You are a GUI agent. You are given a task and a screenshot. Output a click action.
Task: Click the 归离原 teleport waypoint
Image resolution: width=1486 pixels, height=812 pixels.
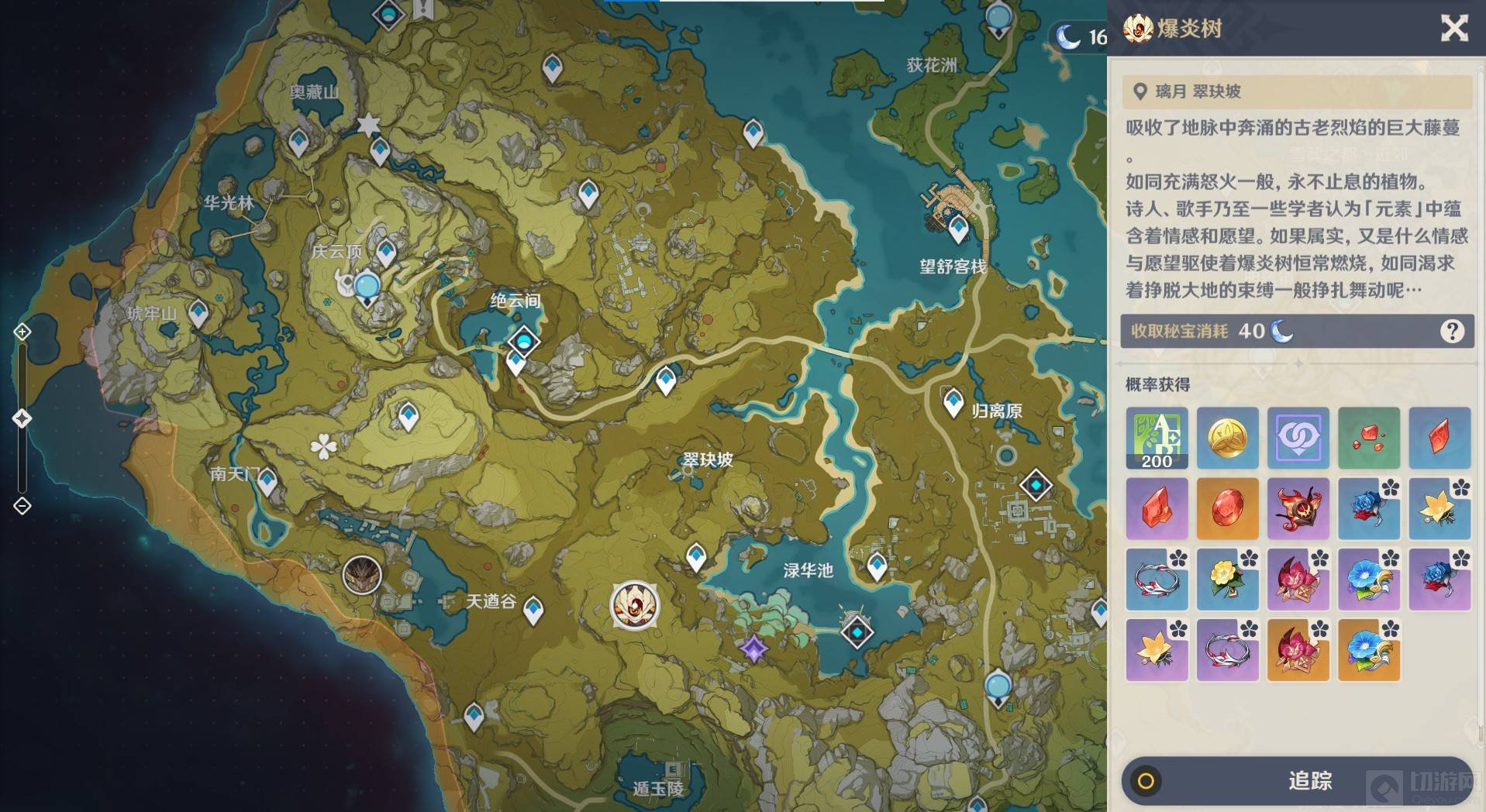click(x=953, y=402)
